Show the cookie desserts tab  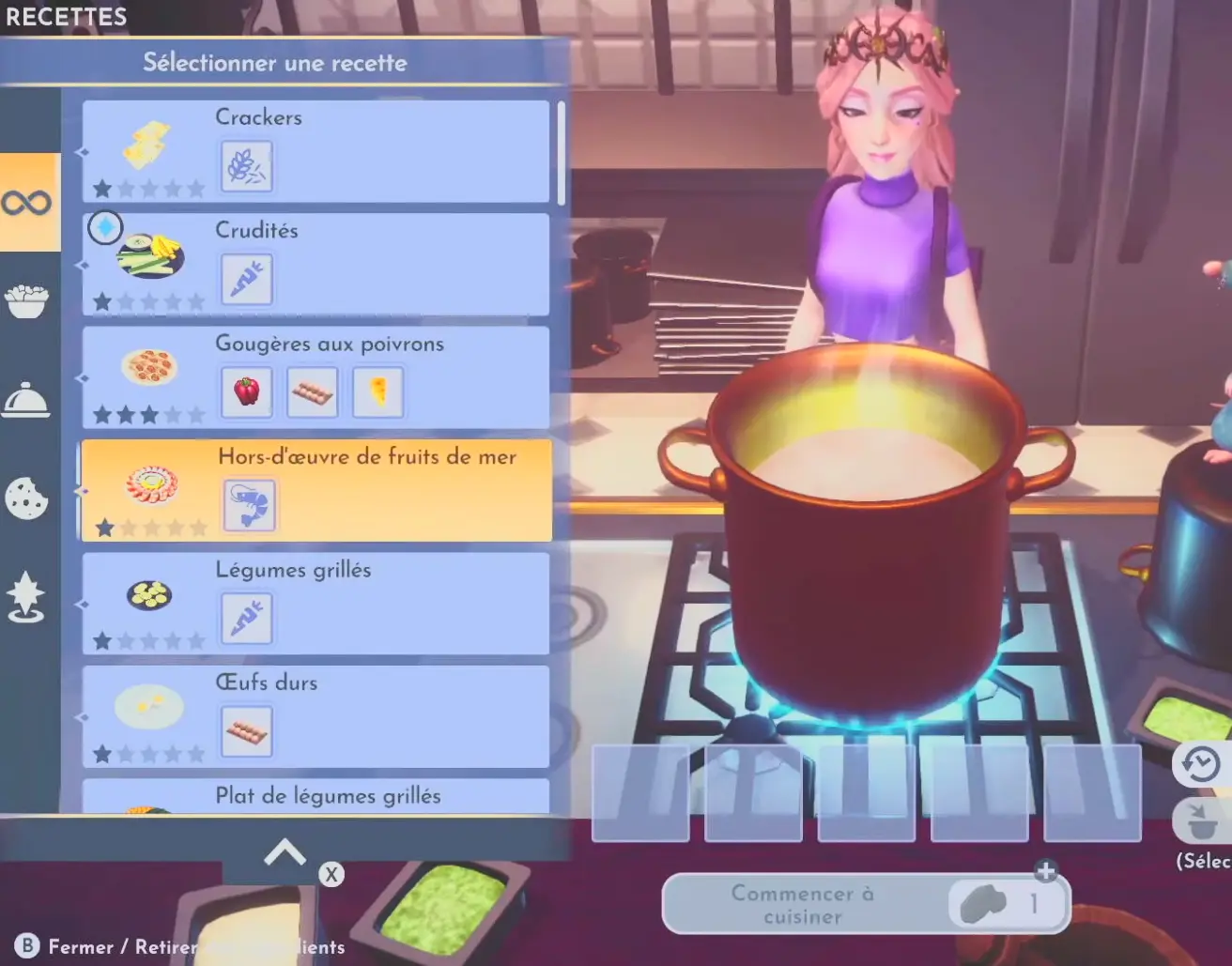coord(27,498)
